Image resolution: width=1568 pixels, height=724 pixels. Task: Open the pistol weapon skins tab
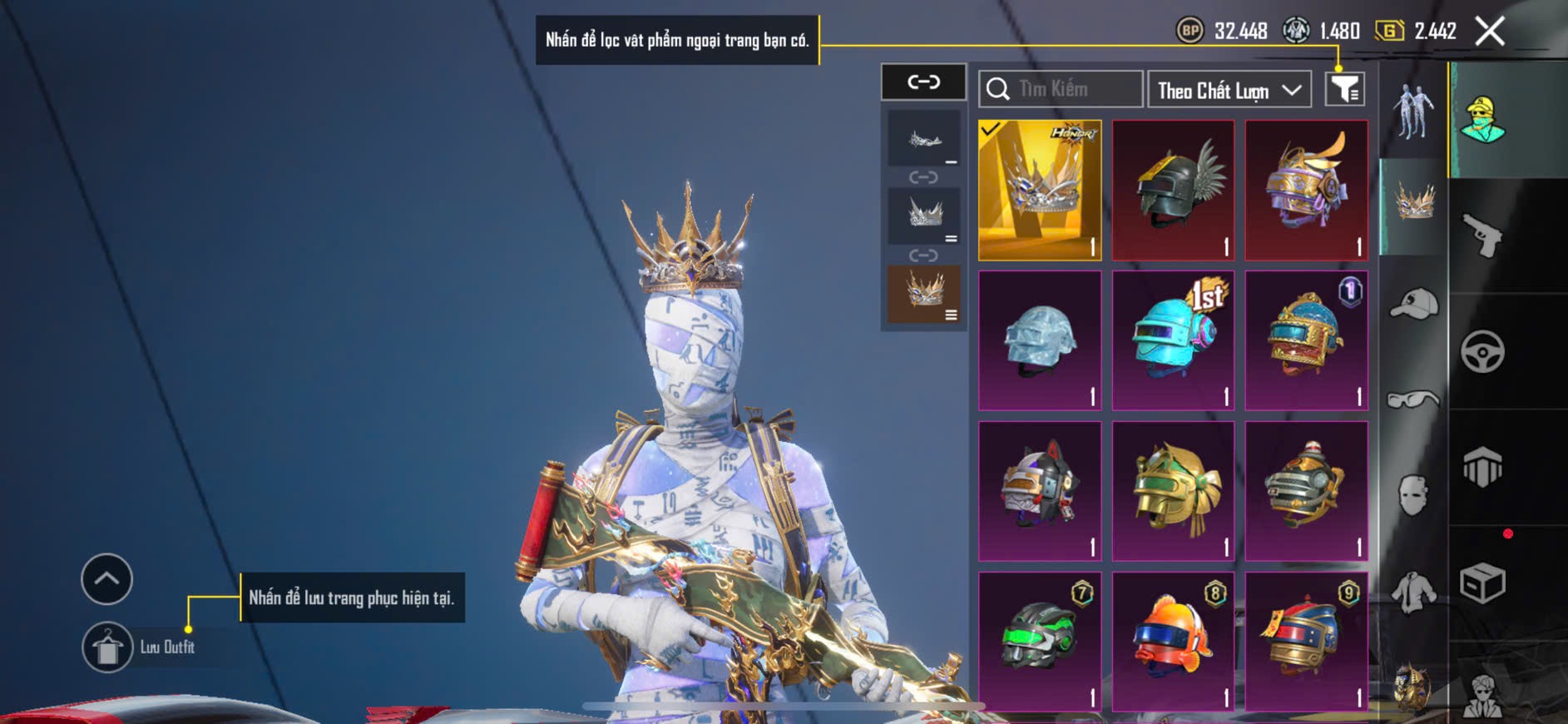pyautogui.click(x=1482, y=236)
